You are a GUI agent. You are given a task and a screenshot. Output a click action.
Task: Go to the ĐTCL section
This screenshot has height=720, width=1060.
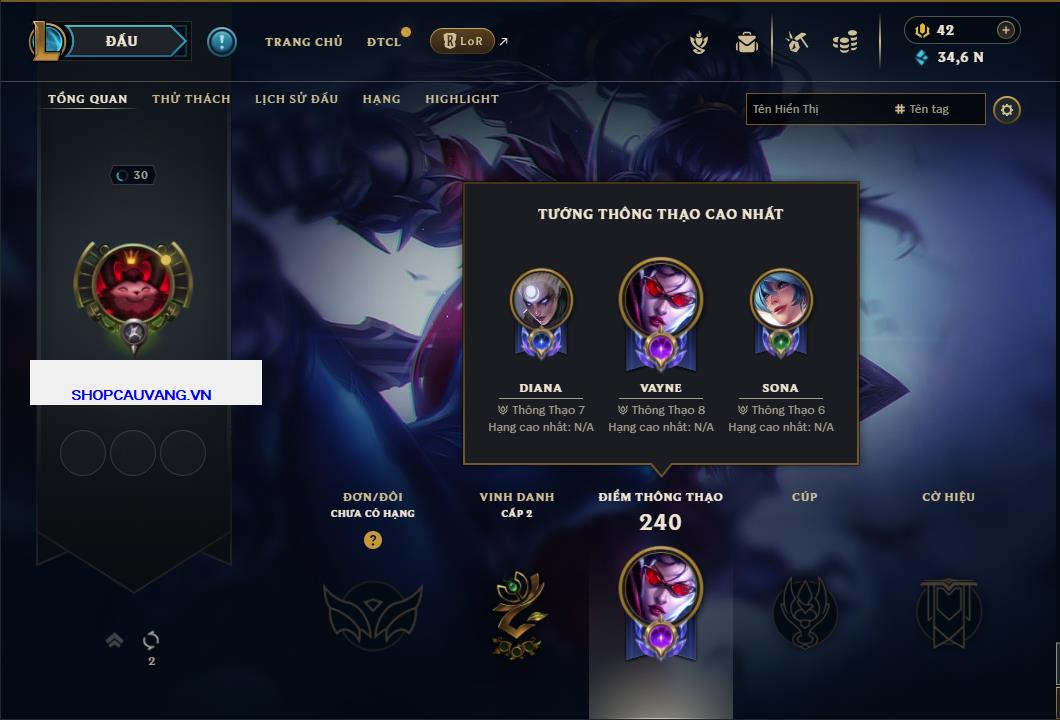tap(384, 42)
